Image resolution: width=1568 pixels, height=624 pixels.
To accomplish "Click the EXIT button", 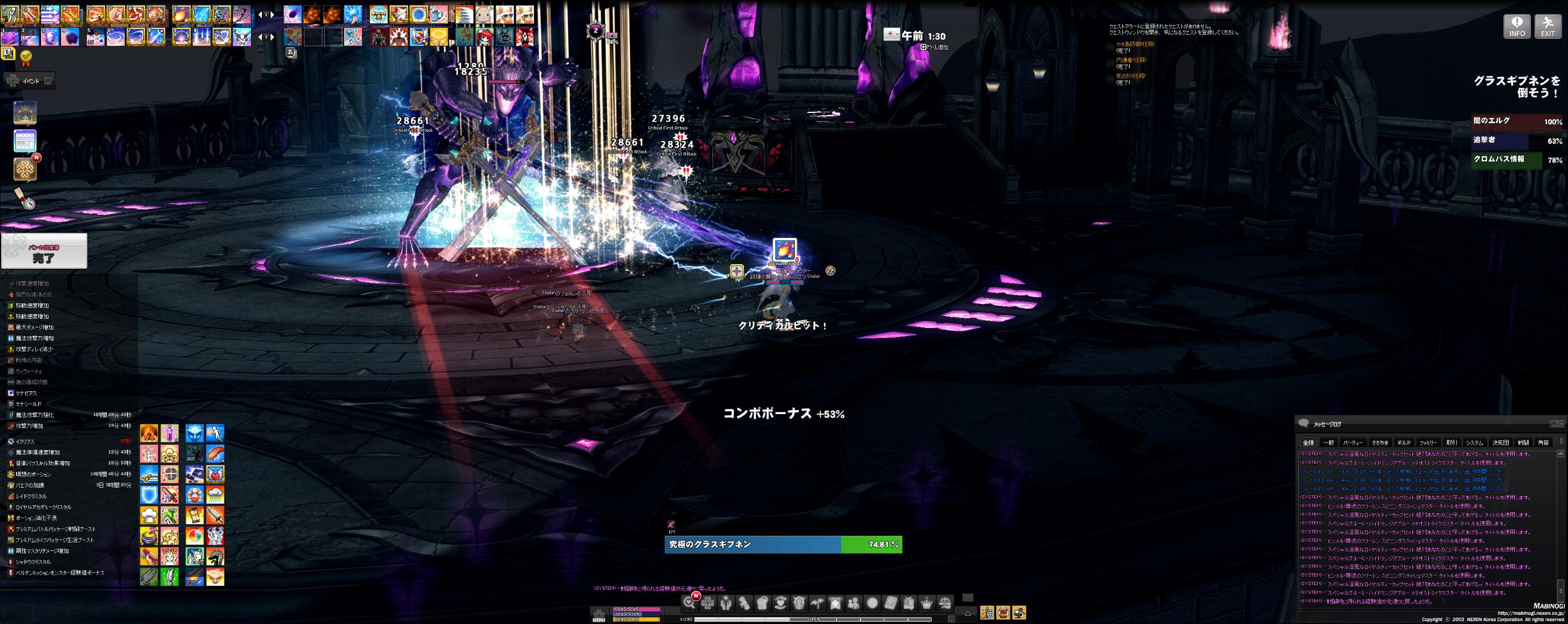I will (x=1547, y=27).
